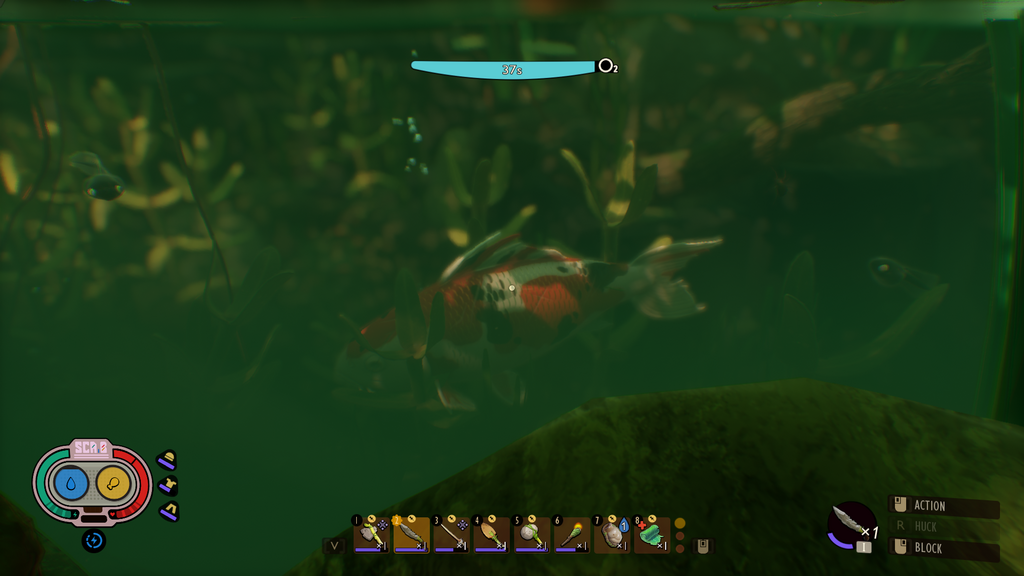
Task: Choose the canteen in hotbar slot 7
Action: tap(611, 535)
